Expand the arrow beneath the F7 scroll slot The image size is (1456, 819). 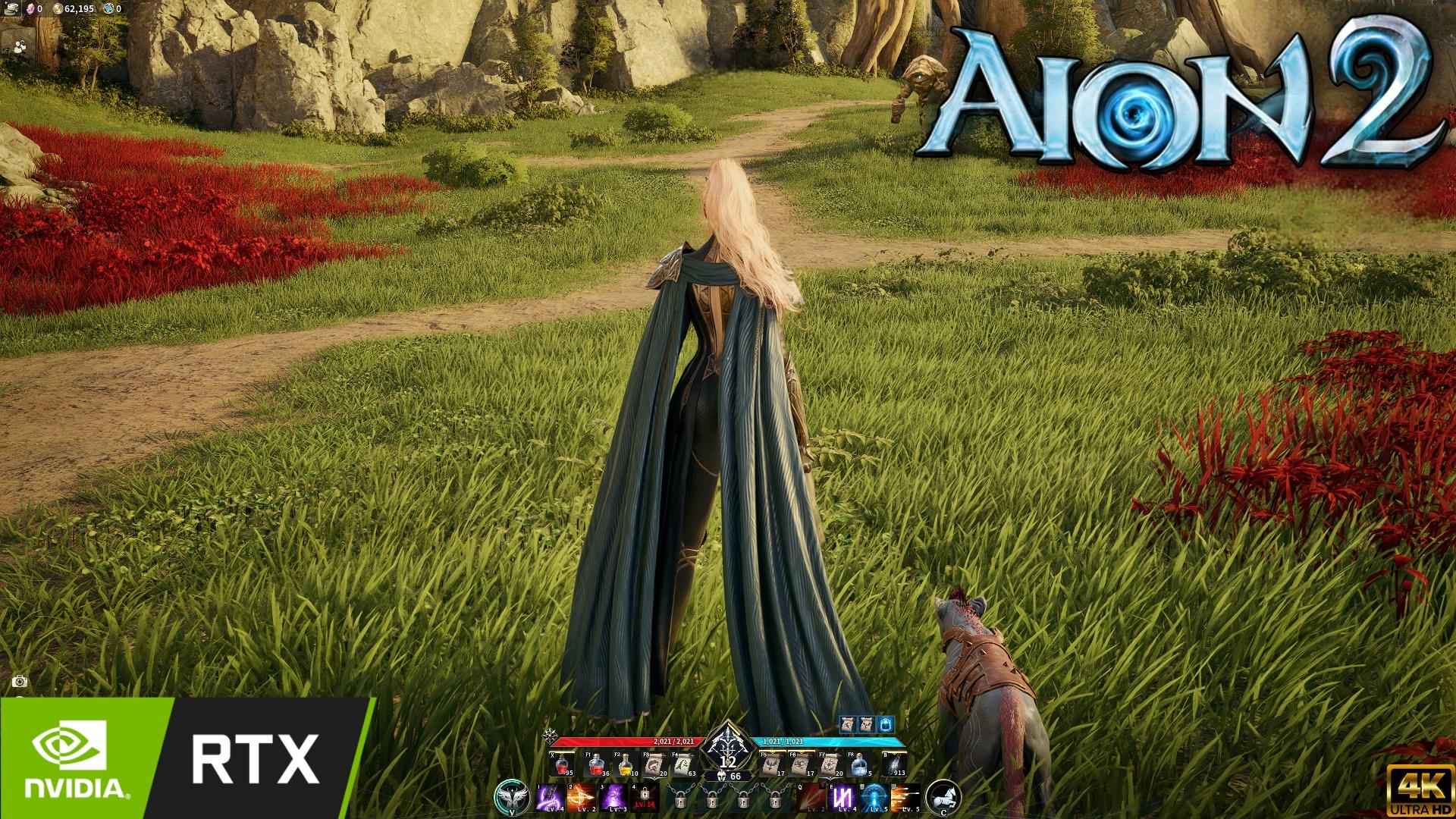[x=831, y=778]
